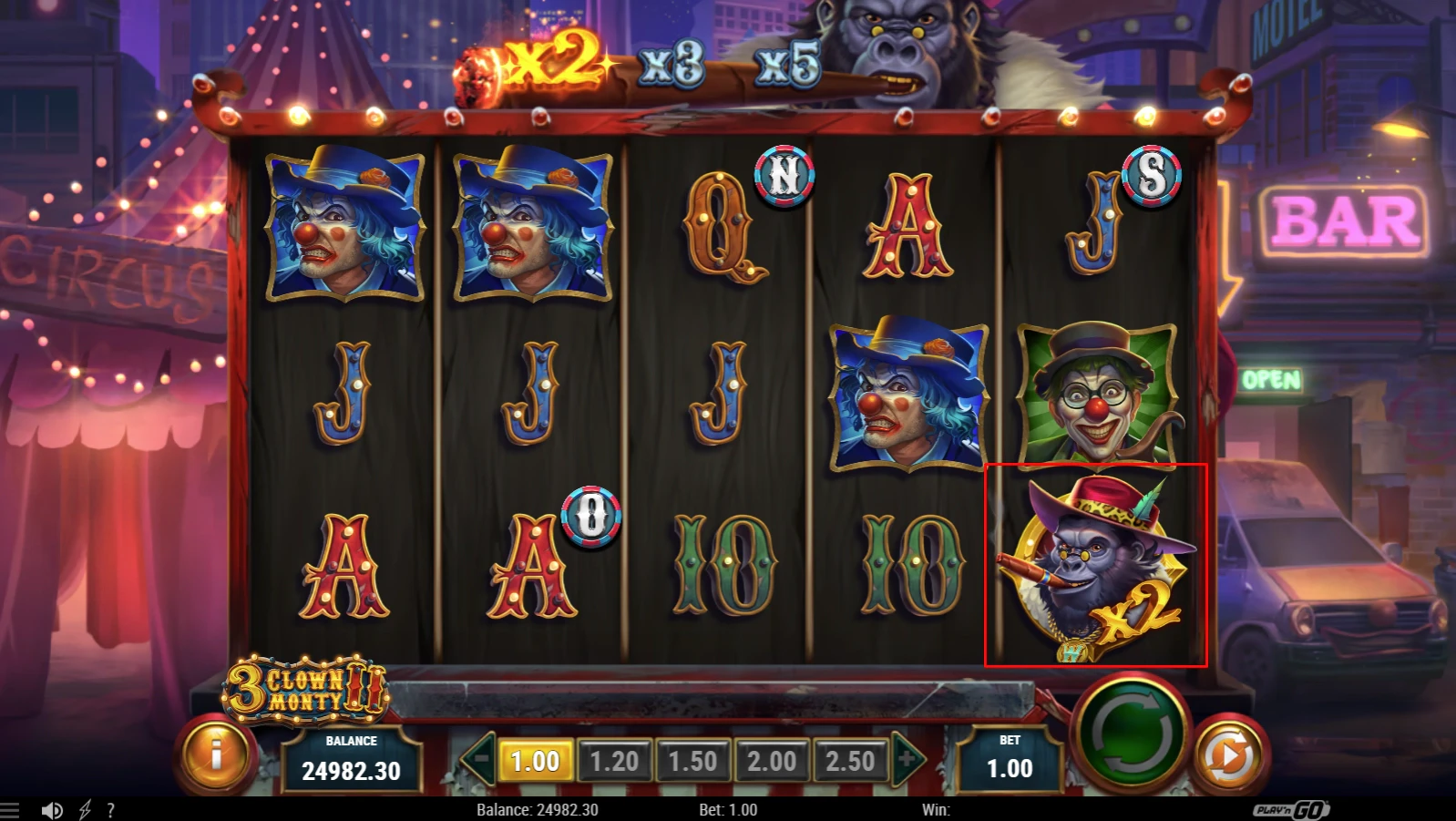Open the help question mark
The image size is (1456, 821).
[x=110, y=808]
